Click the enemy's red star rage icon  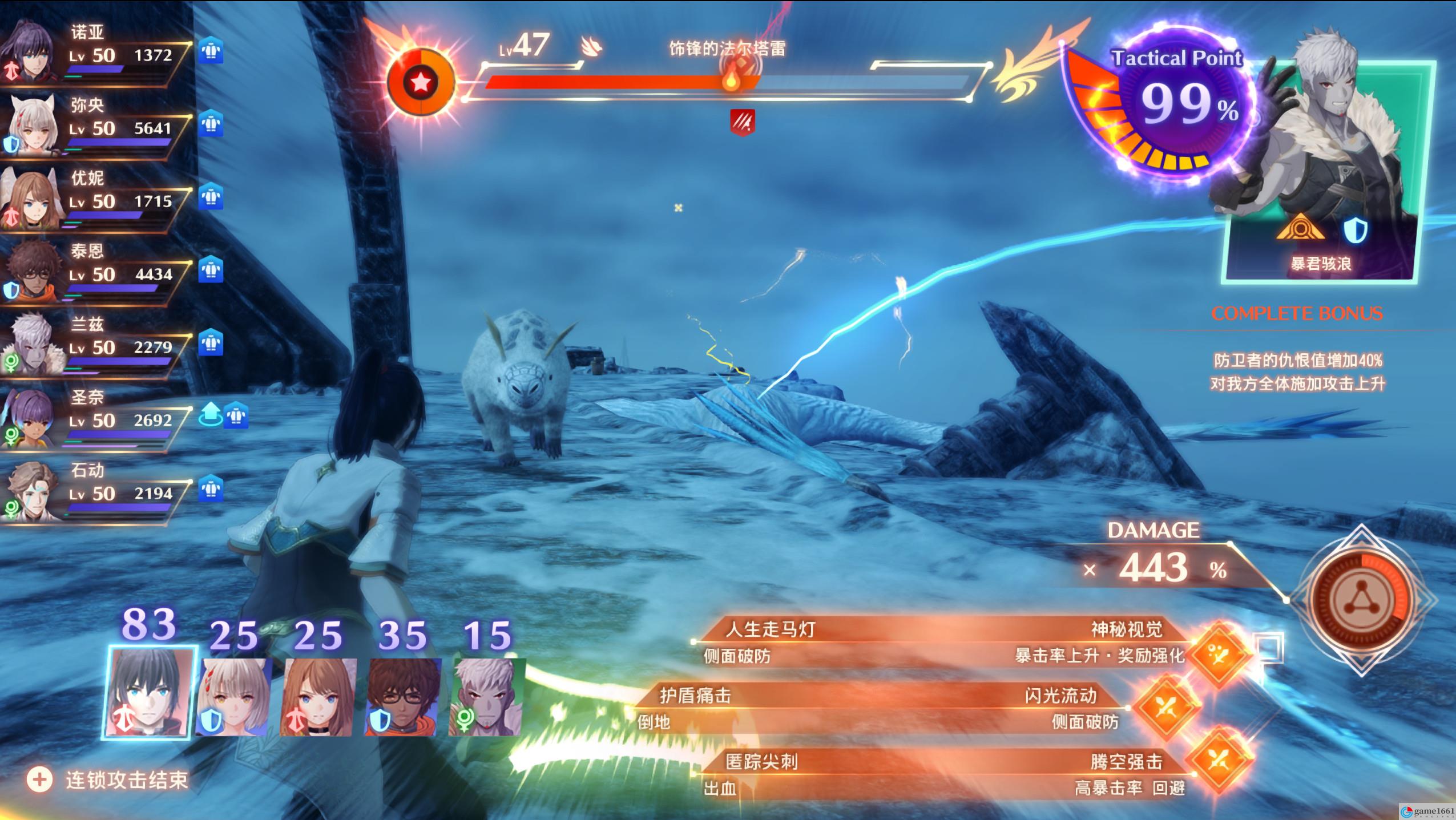tap(421, 83)
